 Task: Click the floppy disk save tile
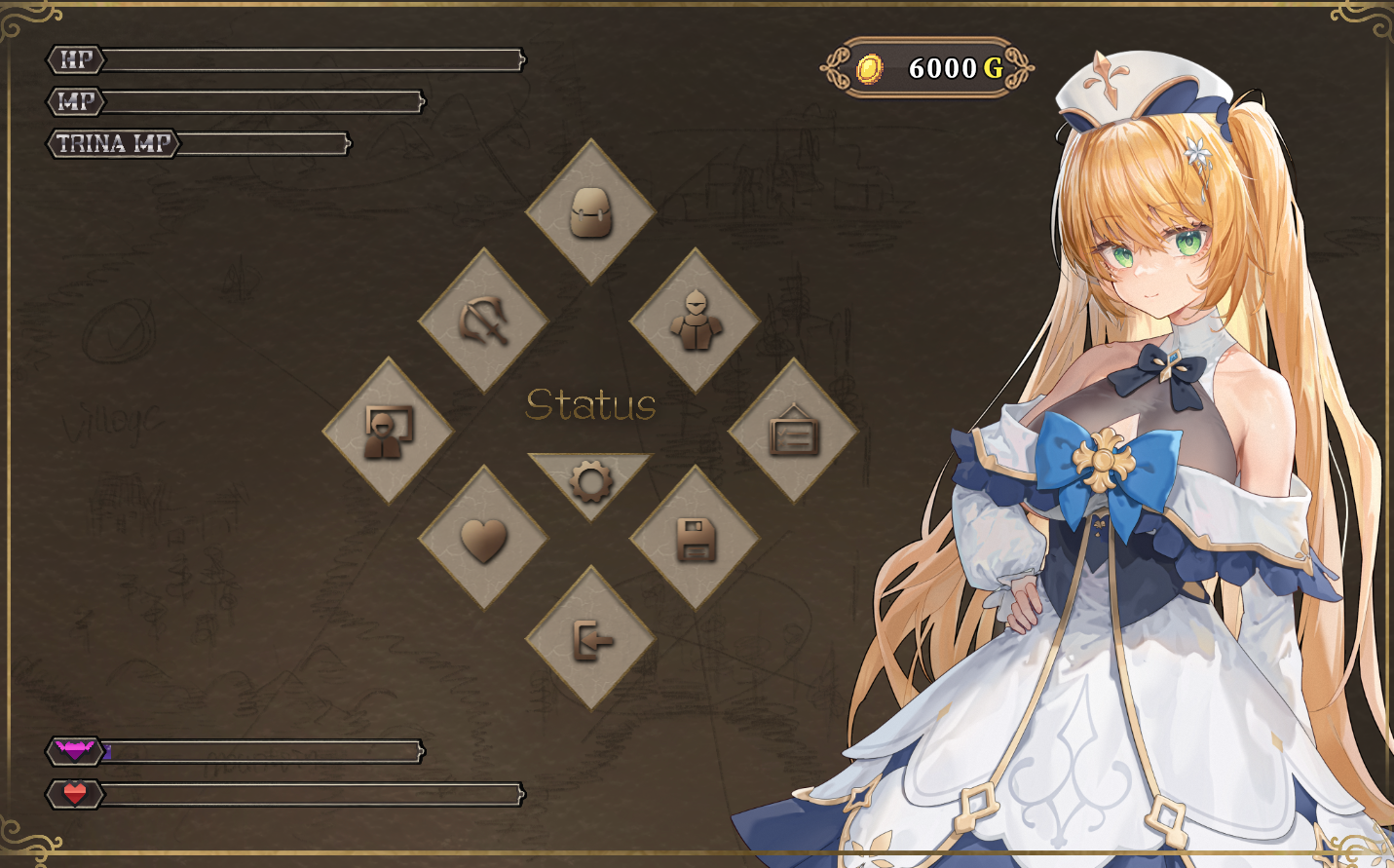(x=696, y=539)
